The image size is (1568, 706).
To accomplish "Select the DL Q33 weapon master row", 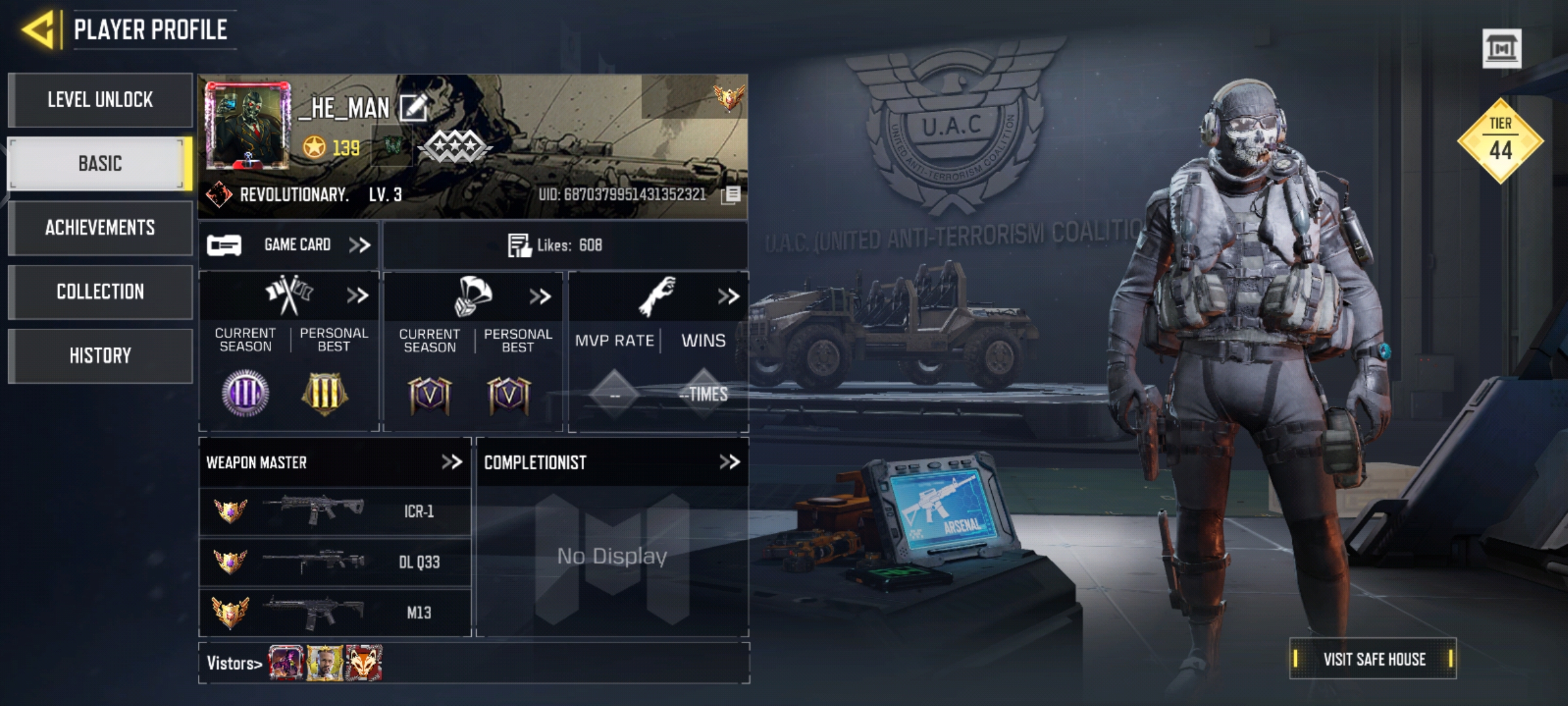I will point(335,562).
